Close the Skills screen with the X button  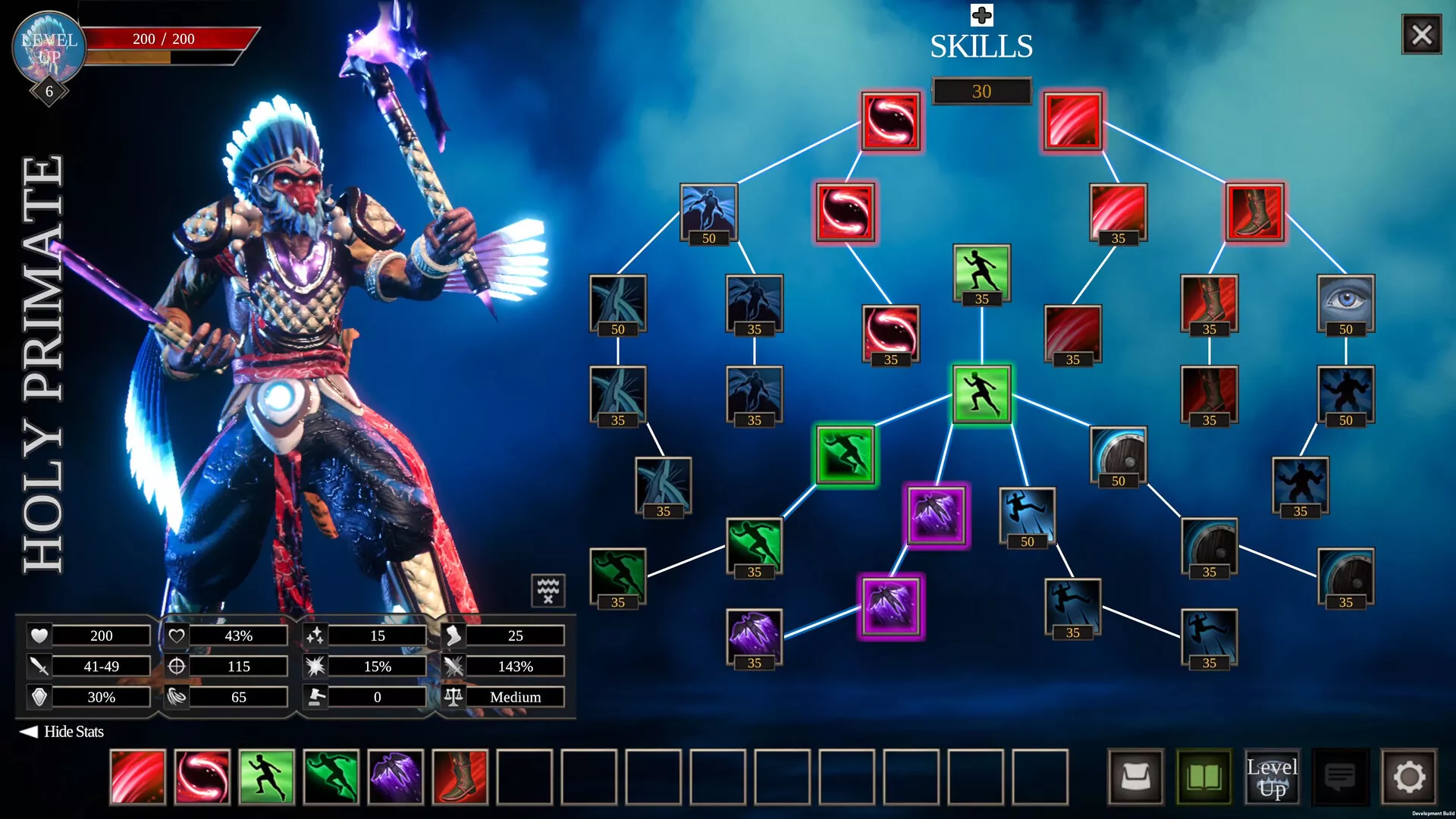[x=1421, y=35]
